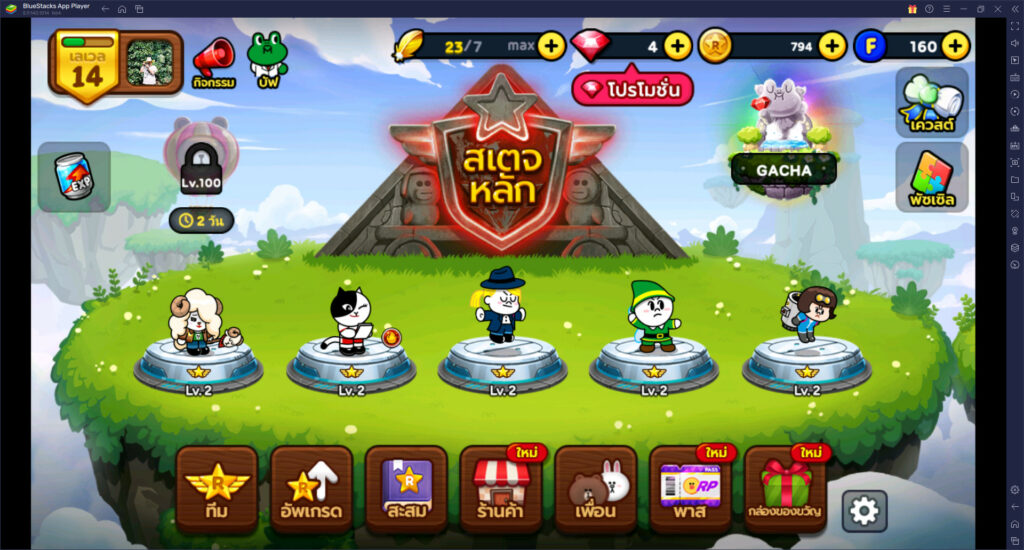Open the พัซเซิล puzzle icon
Viewport: 1024px width, 550px height.
pos(931,176)
